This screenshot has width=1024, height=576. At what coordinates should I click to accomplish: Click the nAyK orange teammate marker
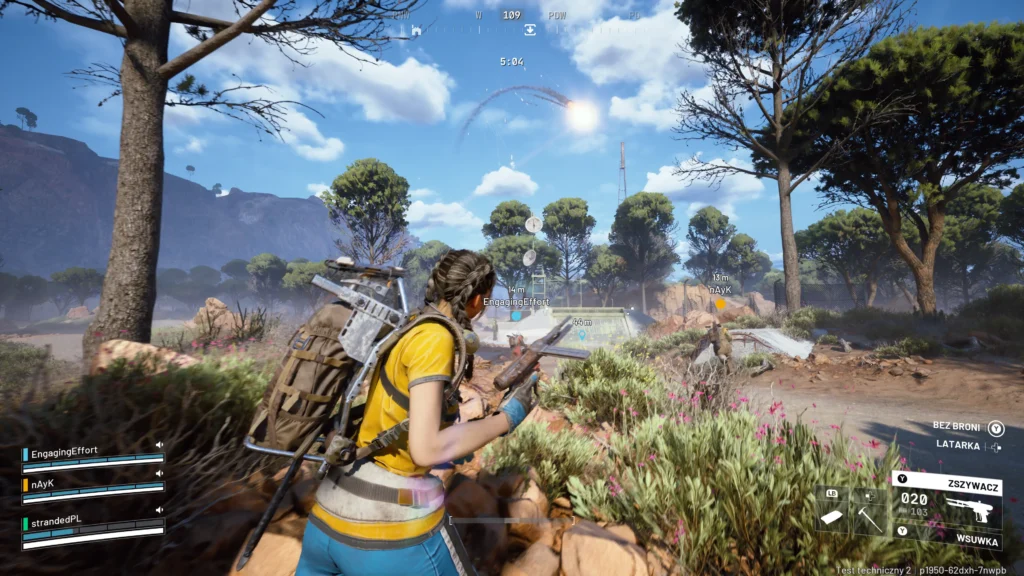click(x=720, y=303)
